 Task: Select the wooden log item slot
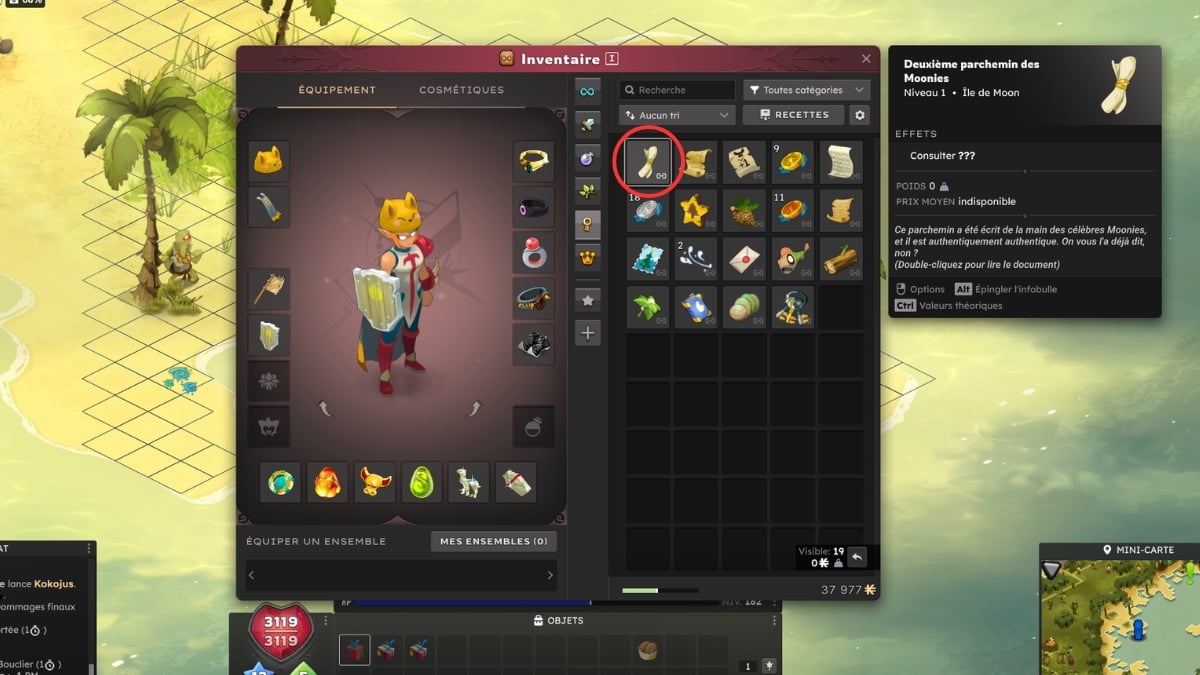[841, 257]
